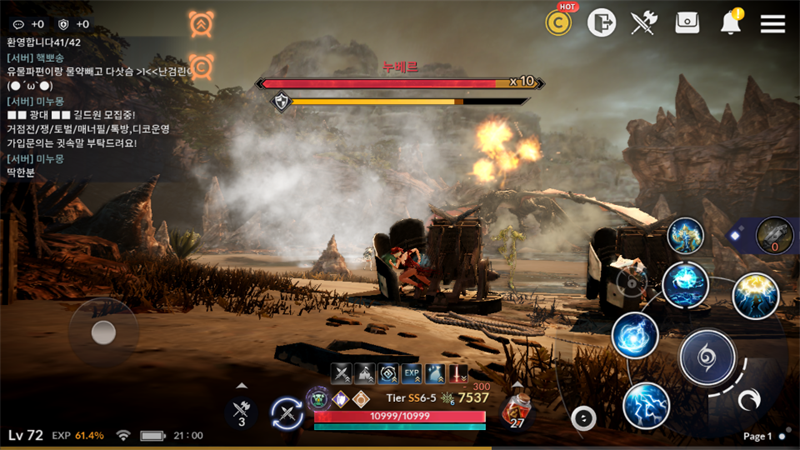The image size is (800, 450).
Task: Use the main swirl attack button
Action: pos(707,356)
